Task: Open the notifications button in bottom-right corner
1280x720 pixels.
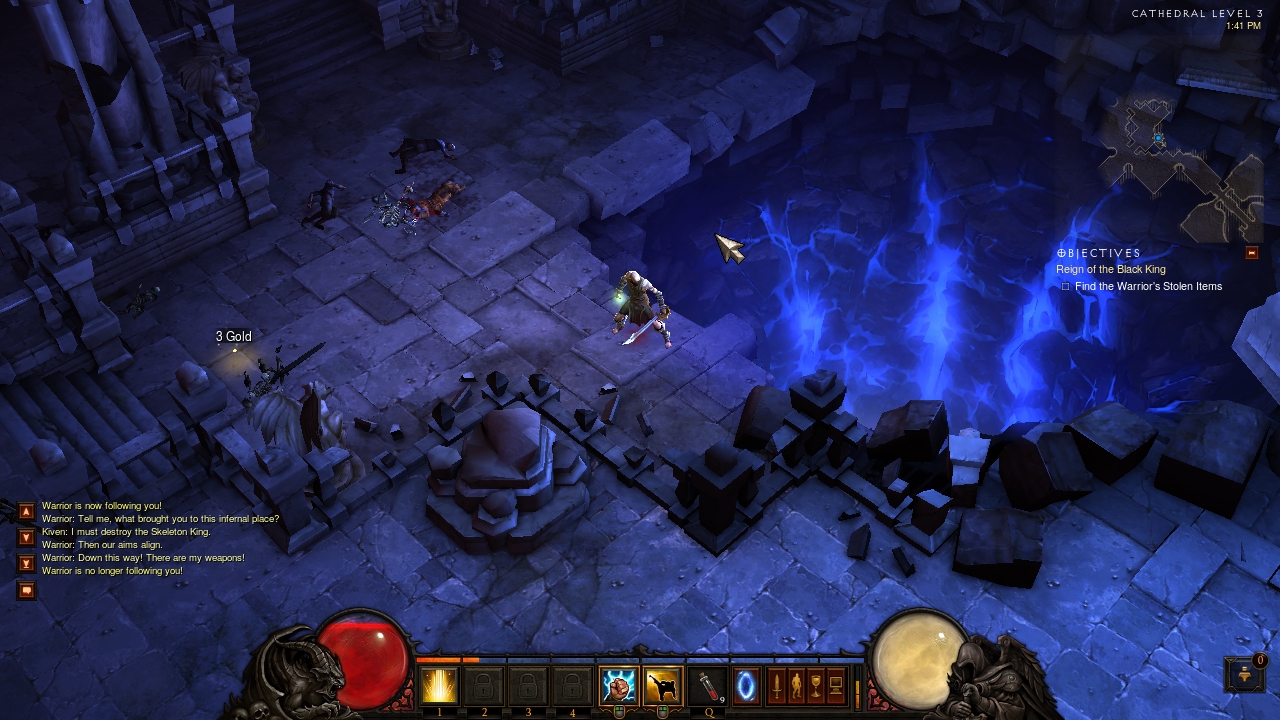Action: 1244,673
